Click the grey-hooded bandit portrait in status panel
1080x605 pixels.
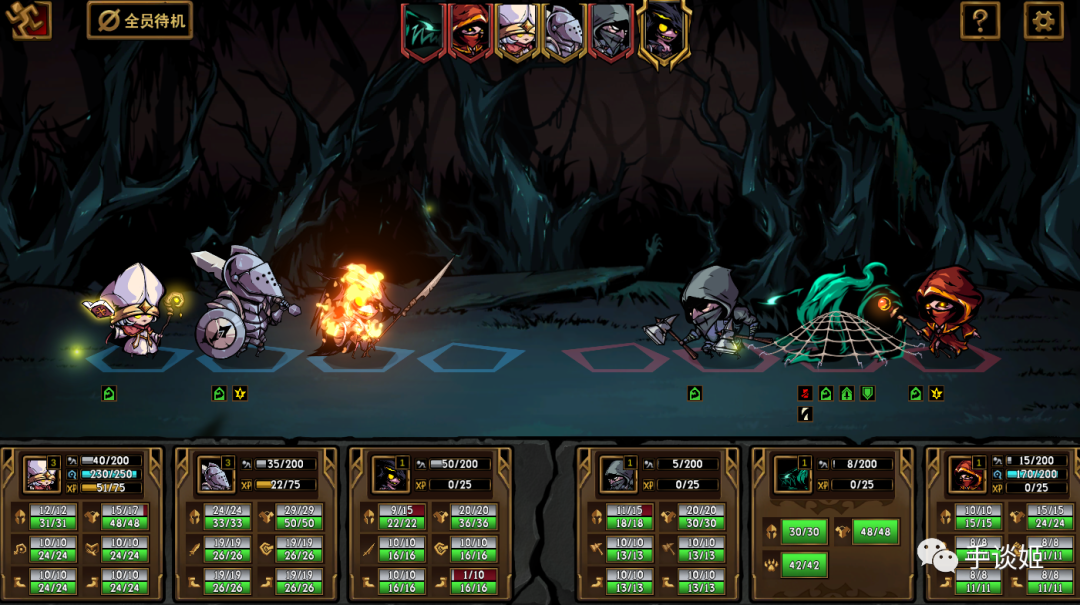(618, 474)
